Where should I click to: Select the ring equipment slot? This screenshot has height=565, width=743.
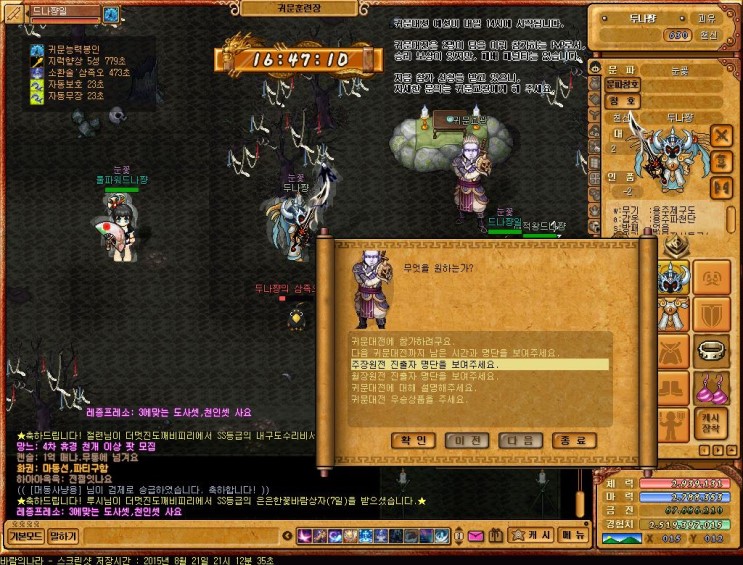[x=711, y=351]
